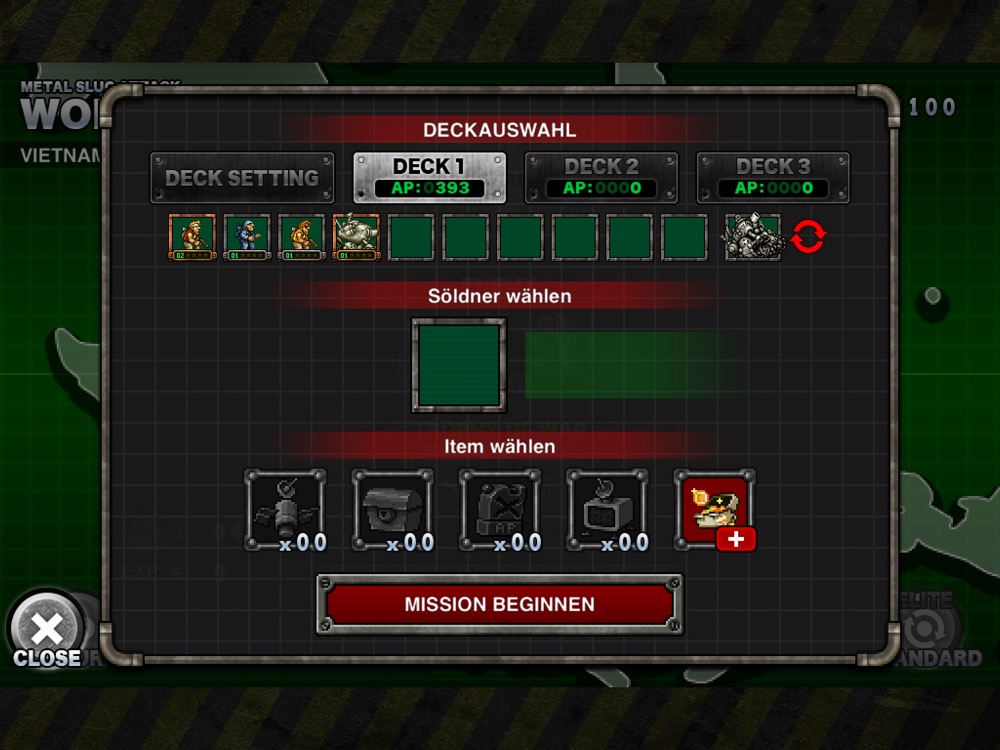Click the large mech base icon
The image size is (1000, 750).
click(x=752, y=238)
